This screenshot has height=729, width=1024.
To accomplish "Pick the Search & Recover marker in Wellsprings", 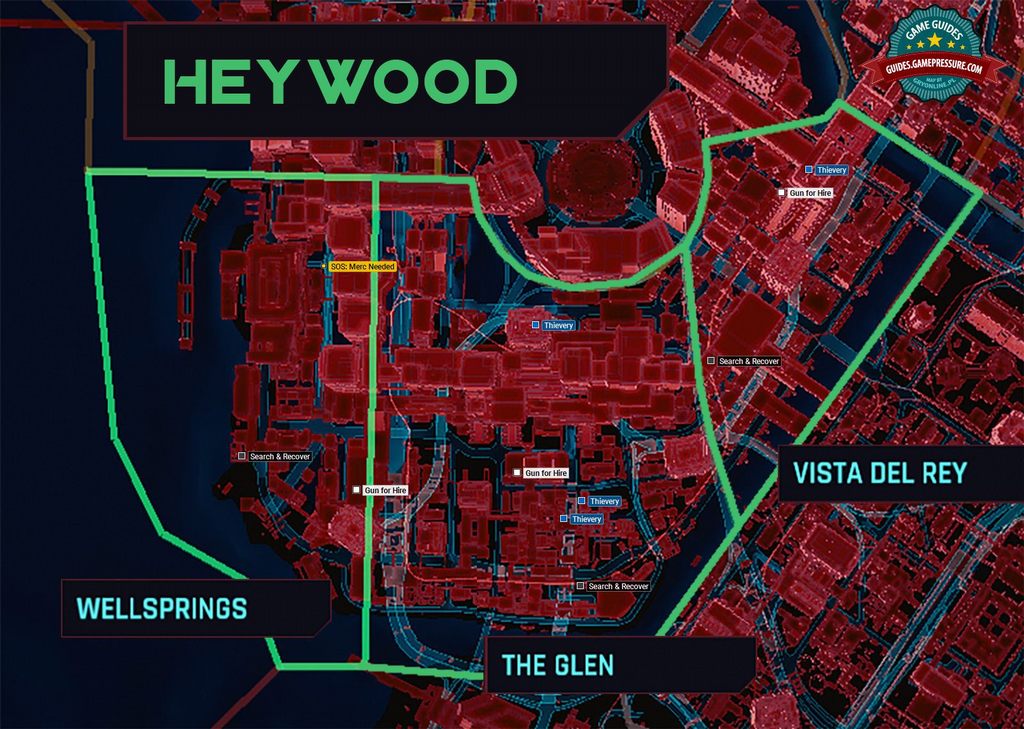I will pos(274,456).
